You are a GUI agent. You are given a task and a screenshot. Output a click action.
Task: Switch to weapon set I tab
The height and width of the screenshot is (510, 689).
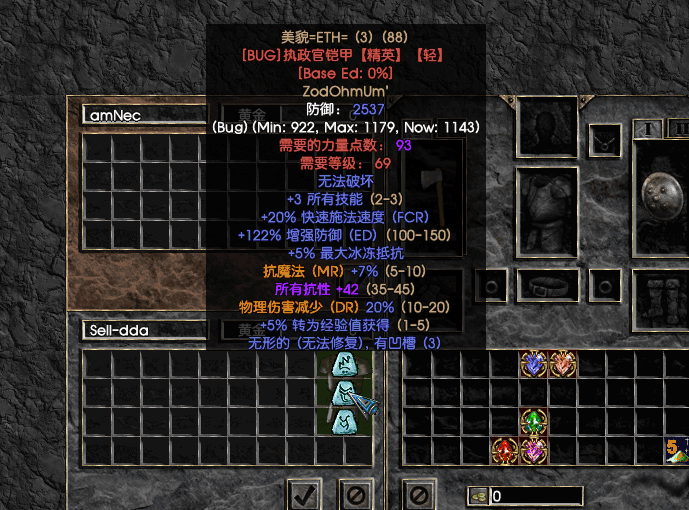[648, 128]
